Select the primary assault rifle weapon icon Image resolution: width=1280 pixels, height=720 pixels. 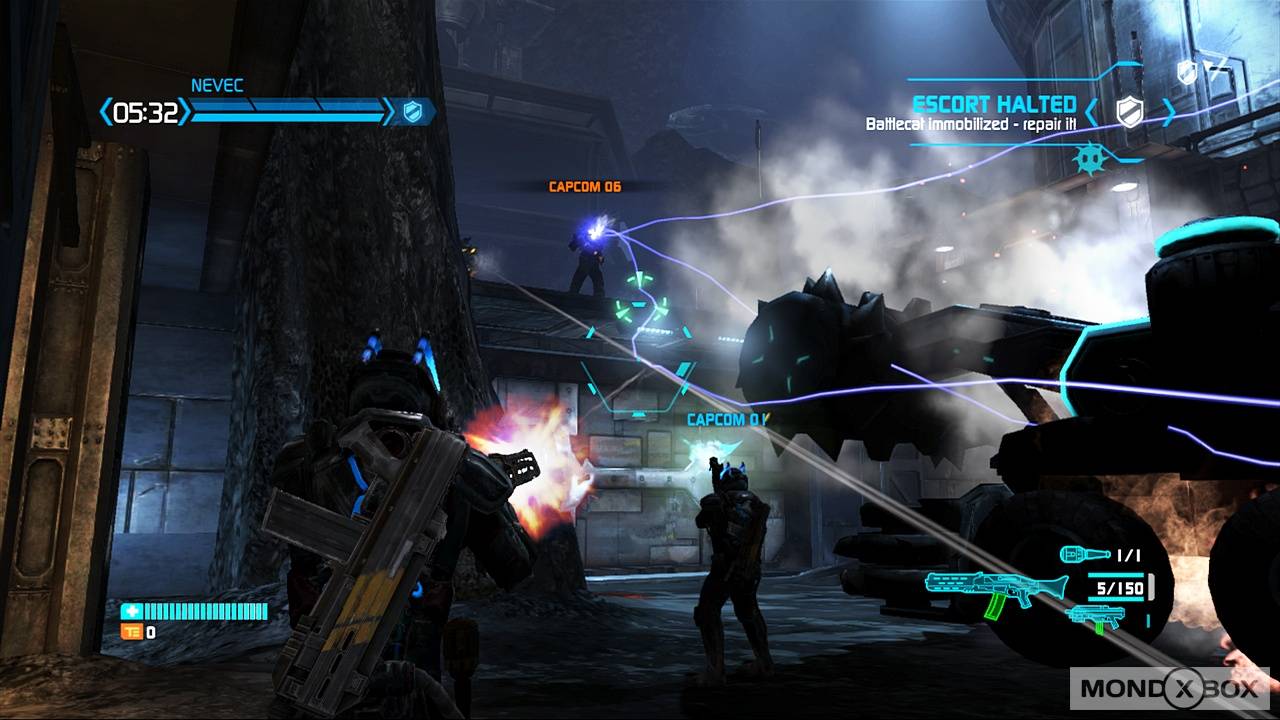[982, 591]
